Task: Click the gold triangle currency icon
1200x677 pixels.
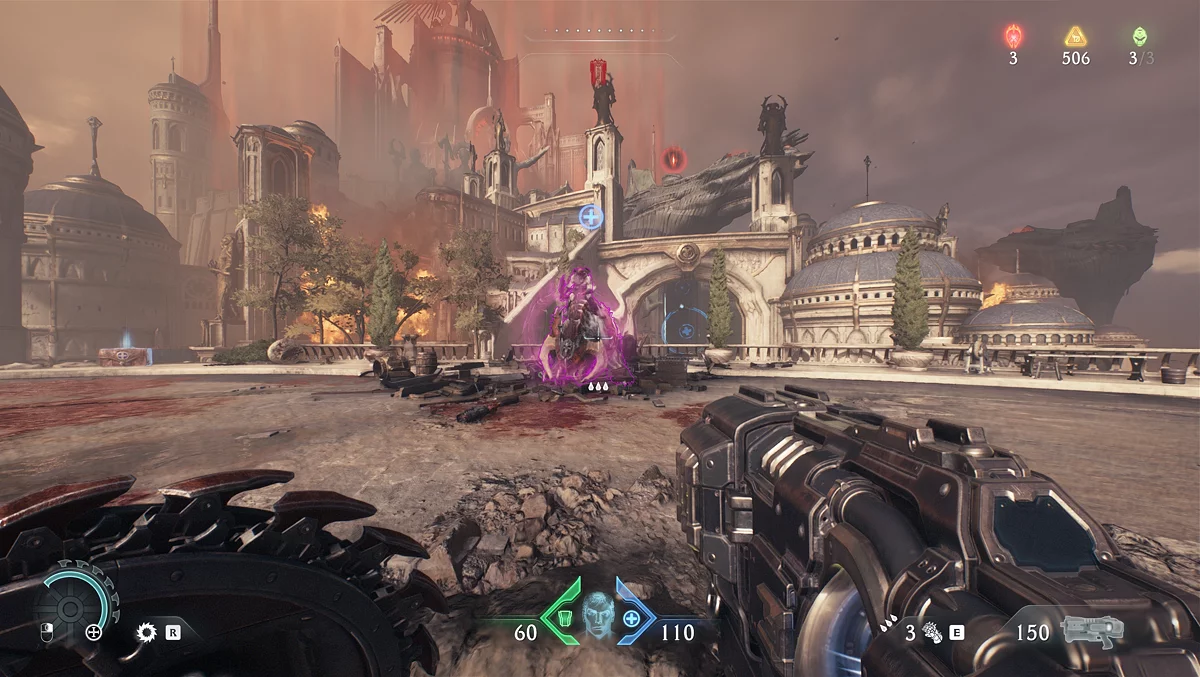Action: click(x=1075, y=37)
